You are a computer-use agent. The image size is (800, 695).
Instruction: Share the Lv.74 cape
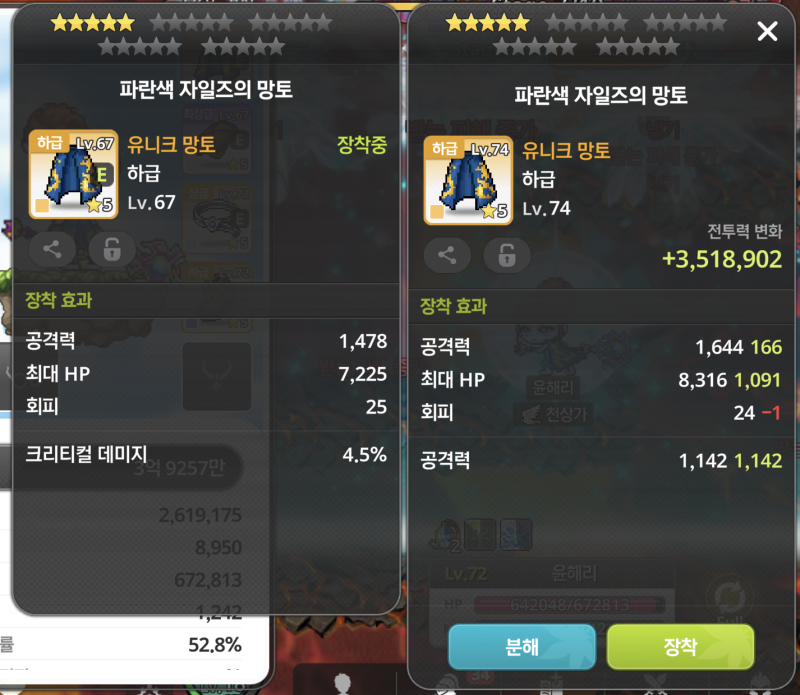point(447,255)
